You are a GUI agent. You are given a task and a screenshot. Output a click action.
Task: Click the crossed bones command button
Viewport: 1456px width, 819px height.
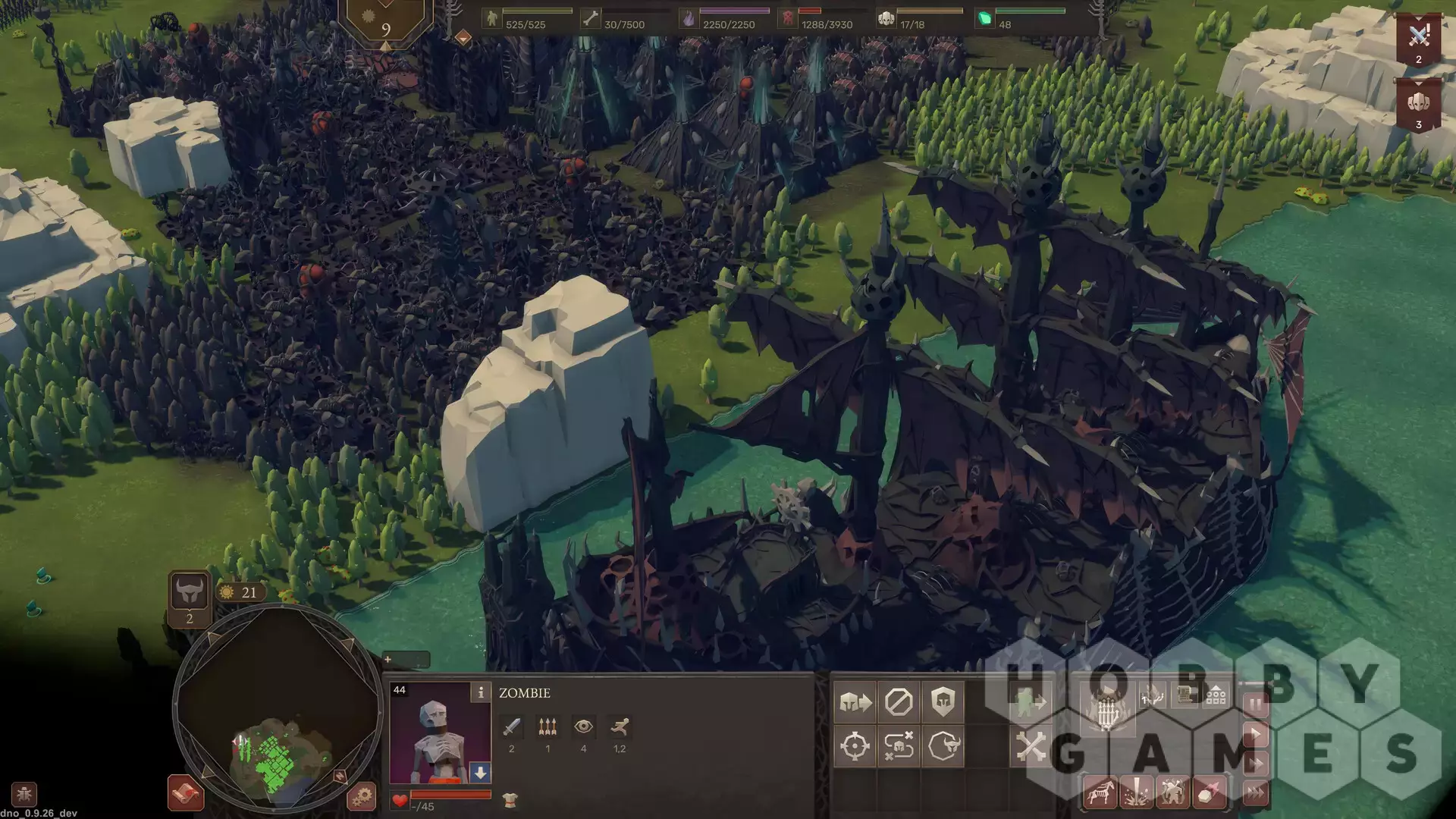[x=1031, y=746]
